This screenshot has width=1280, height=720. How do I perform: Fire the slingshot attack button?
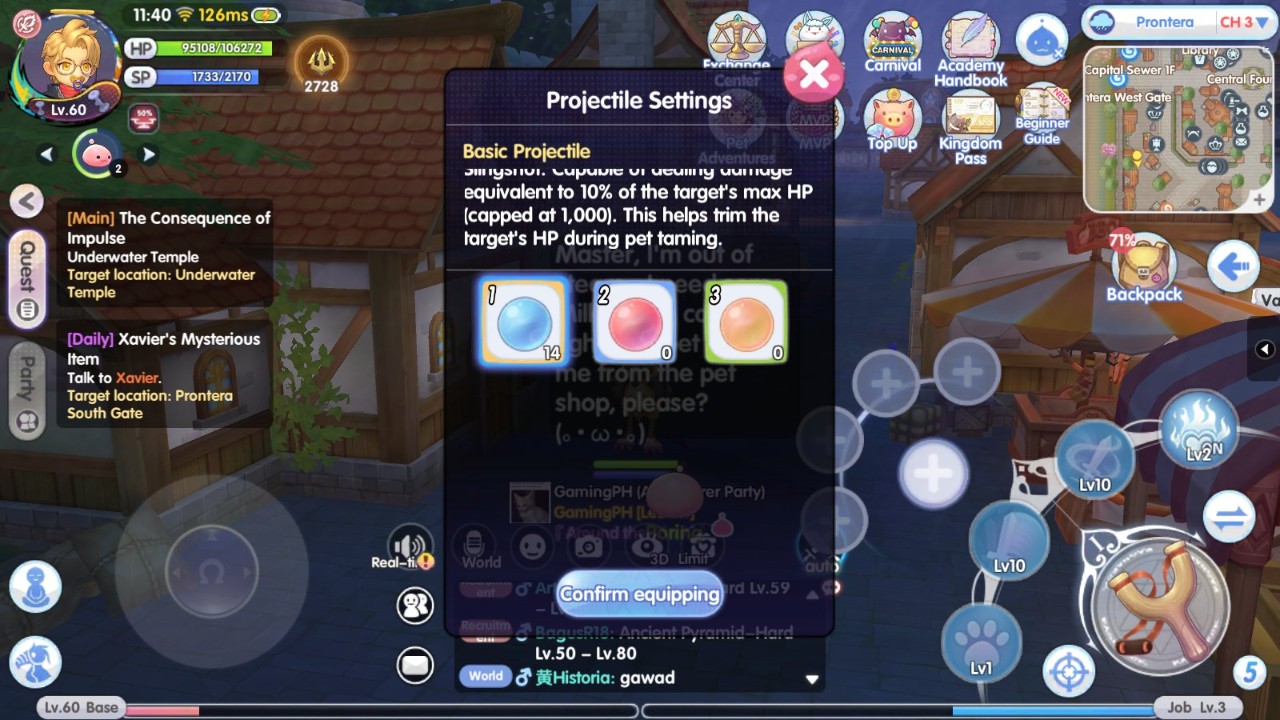coord(1160,606)
